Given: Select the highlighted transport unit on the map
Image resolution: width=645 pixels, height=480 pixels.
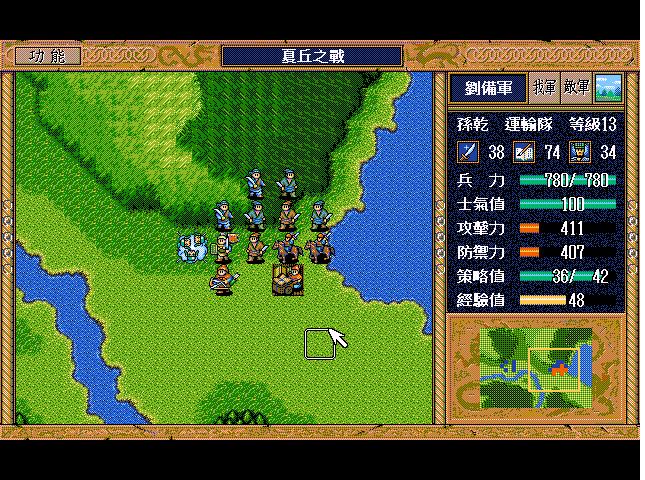Looking at the screenshot, I should pos(288,279).
